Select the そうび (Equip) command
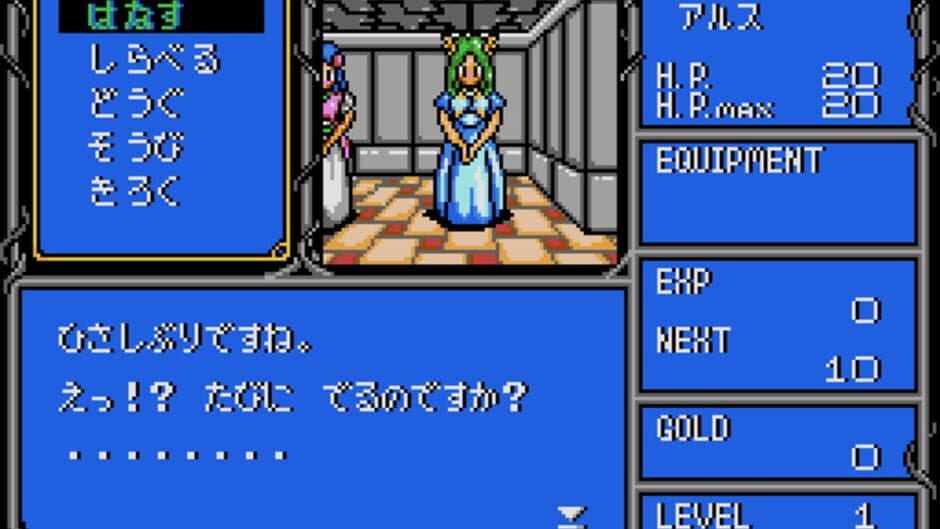Viewport: 940px width, 529px height. (x=136, y=147)
